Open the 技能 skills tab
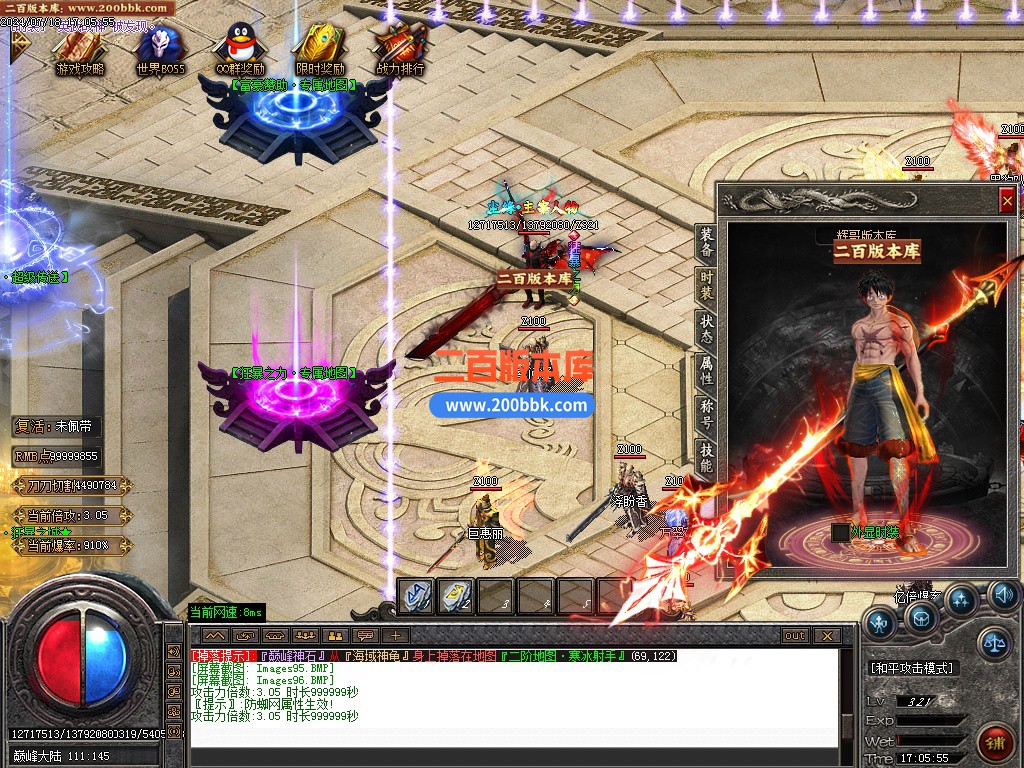The height and width of the screenshot is (768, 1024). (707, 460)
